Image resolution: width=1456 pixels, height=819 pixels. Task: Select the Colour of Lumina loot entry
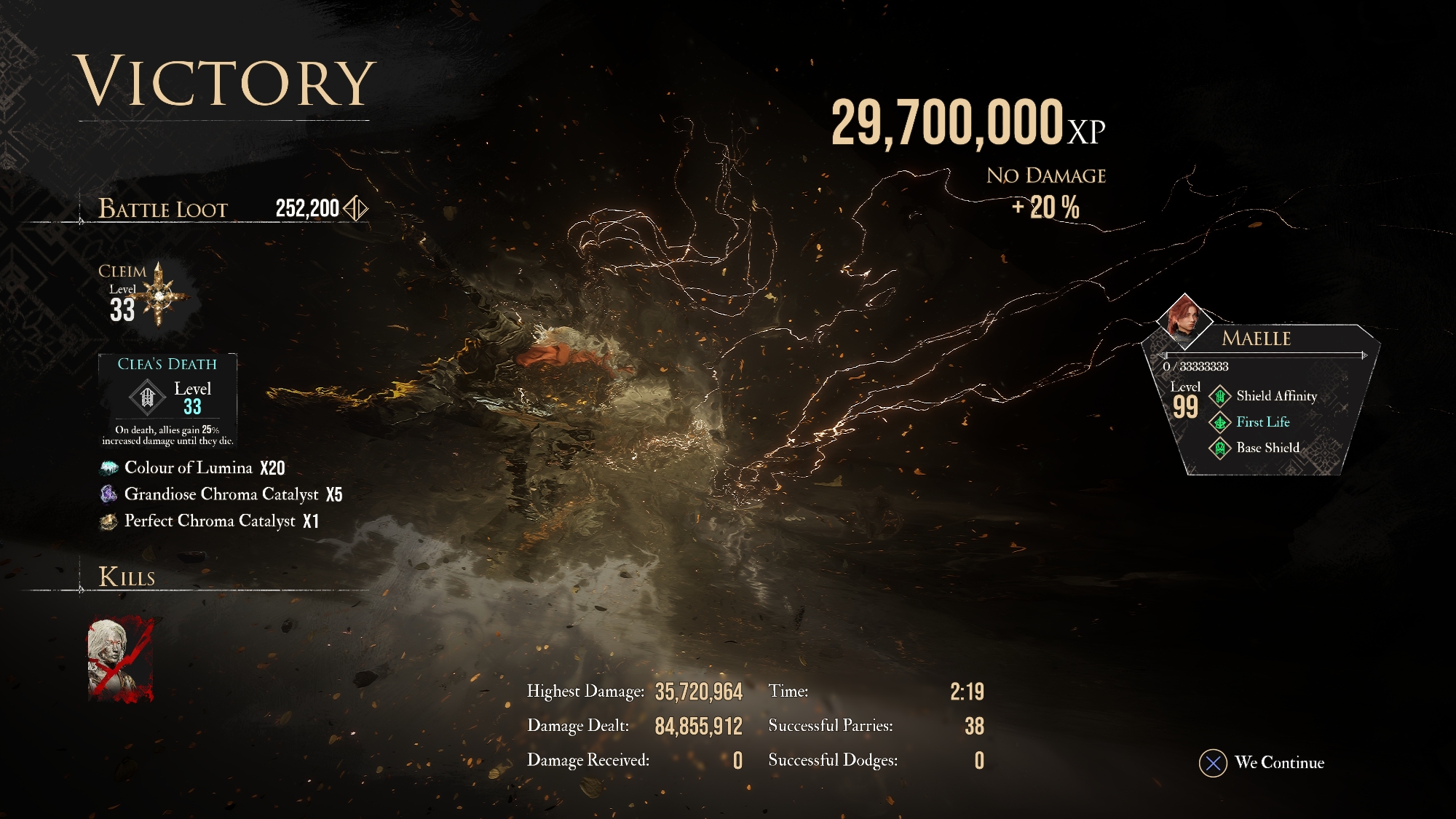coord(193,468)
